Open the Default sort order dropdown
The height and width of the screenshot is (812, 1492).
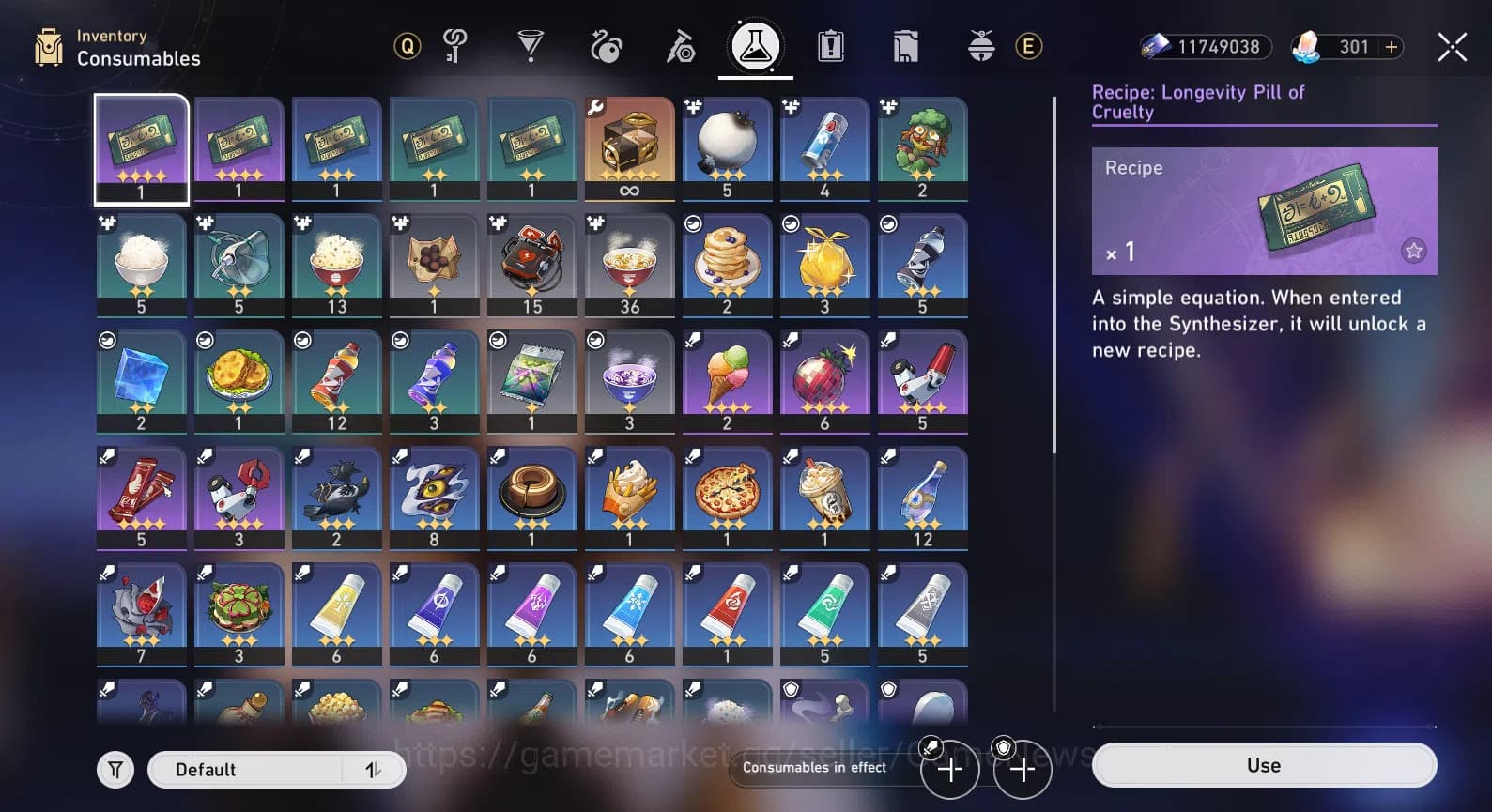click(276, 770)
